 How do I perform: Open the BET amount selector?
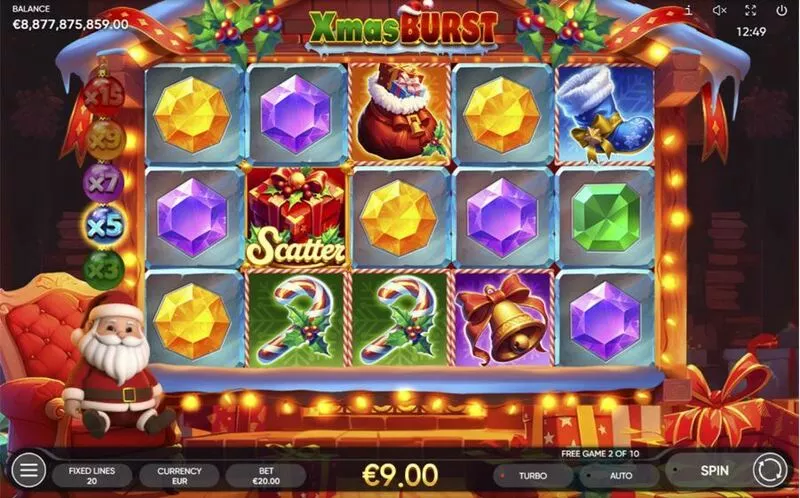pos(265,475)
